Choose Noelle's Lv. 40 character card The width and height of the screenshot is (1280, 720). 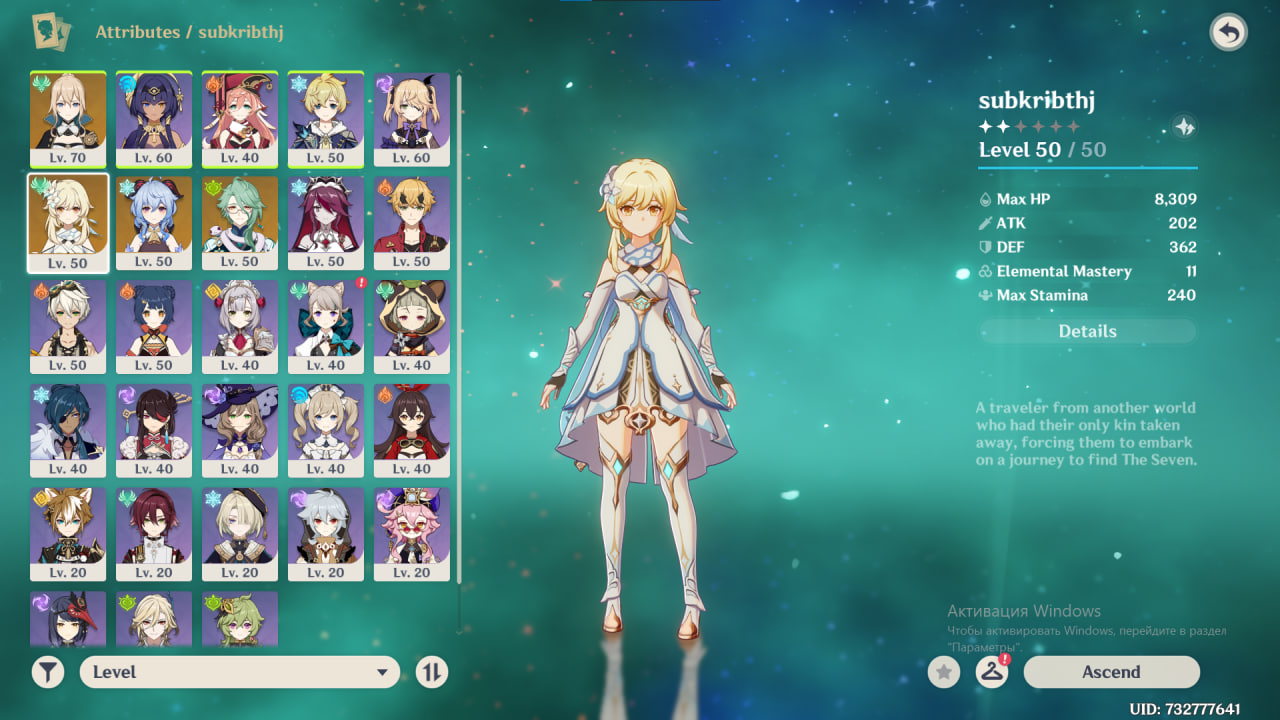click(x=240, y=326)
